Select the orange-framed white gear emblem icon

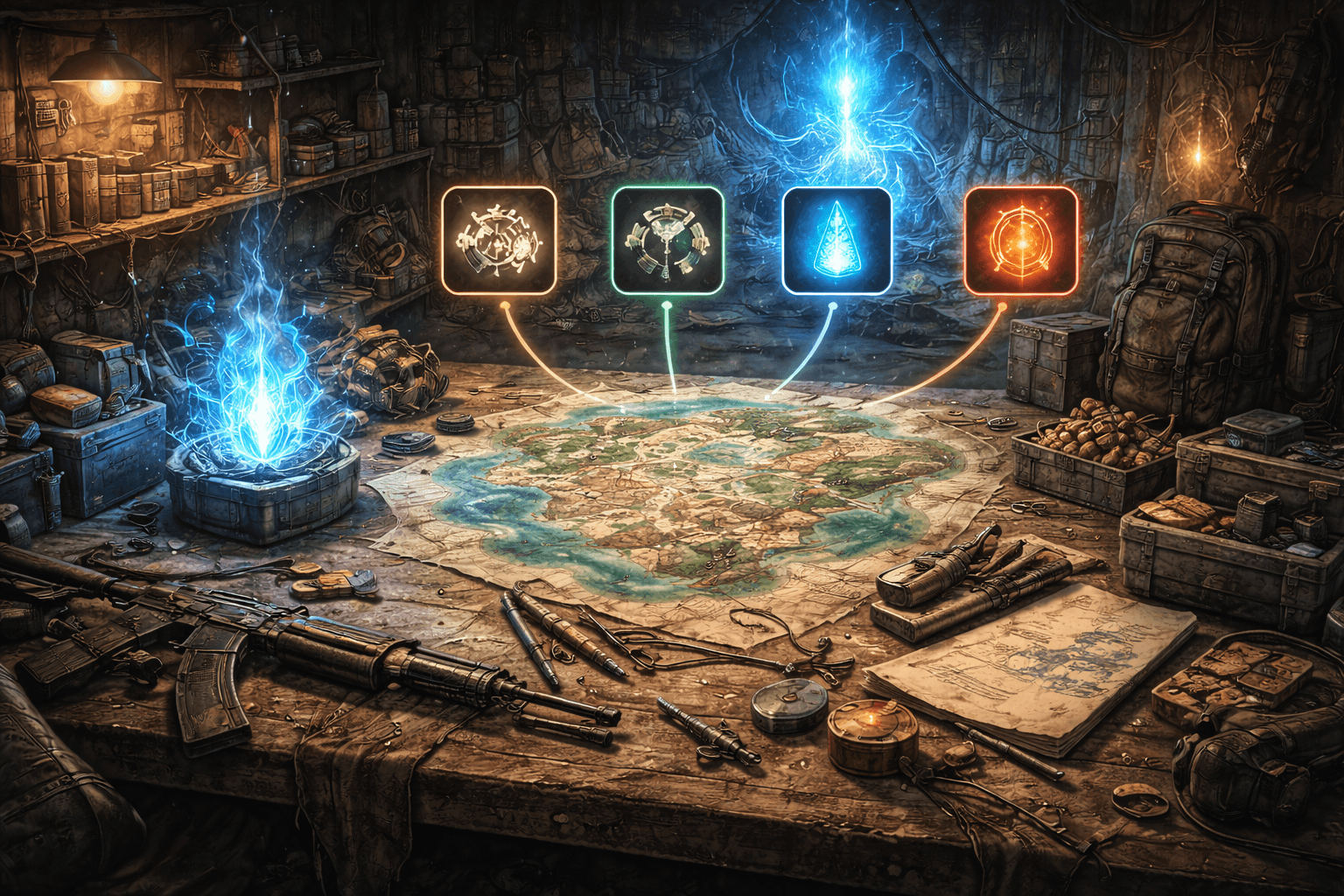[499, 240]
